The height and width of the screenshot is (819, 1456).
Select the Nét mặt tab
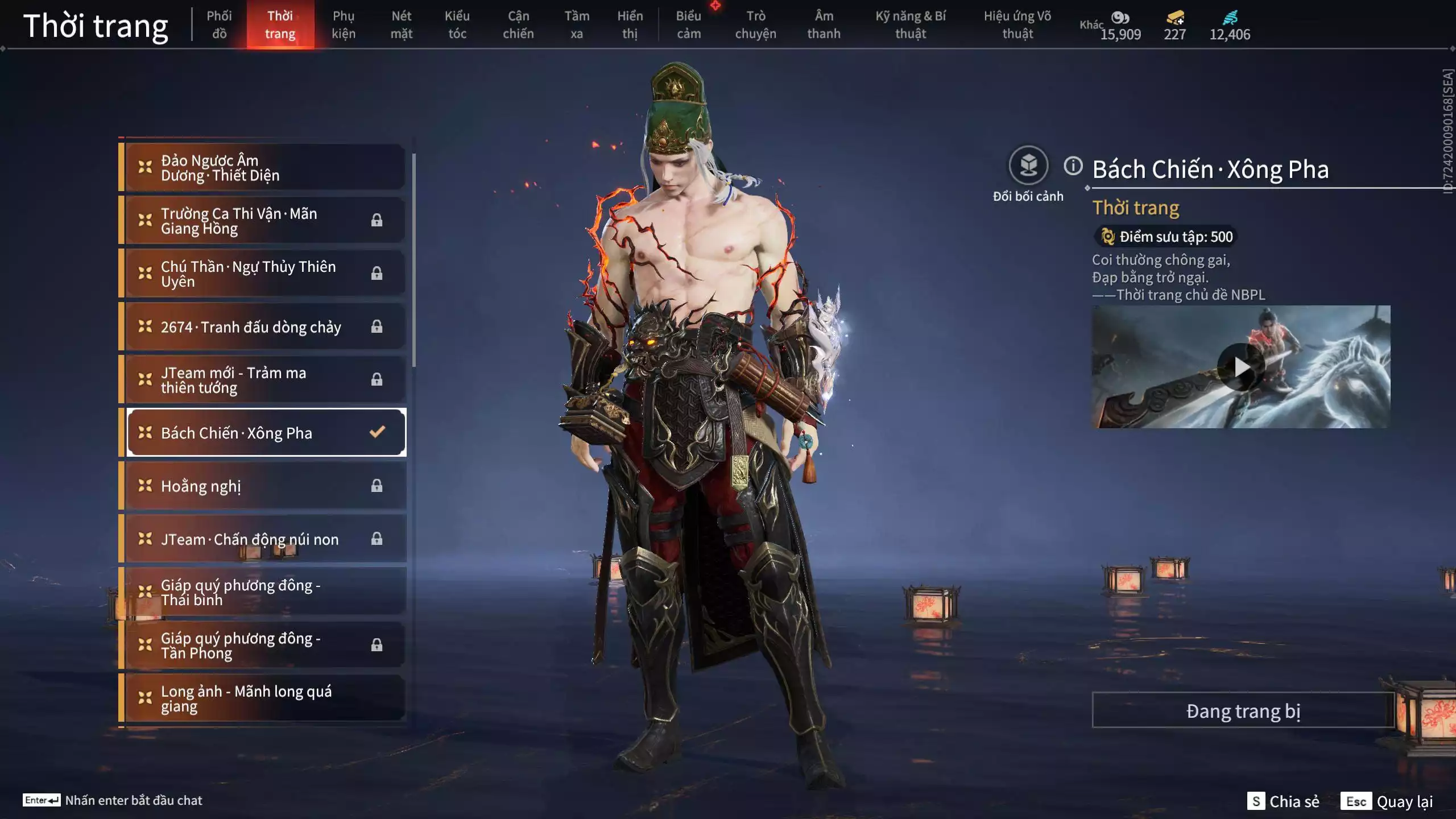(401, 25)
